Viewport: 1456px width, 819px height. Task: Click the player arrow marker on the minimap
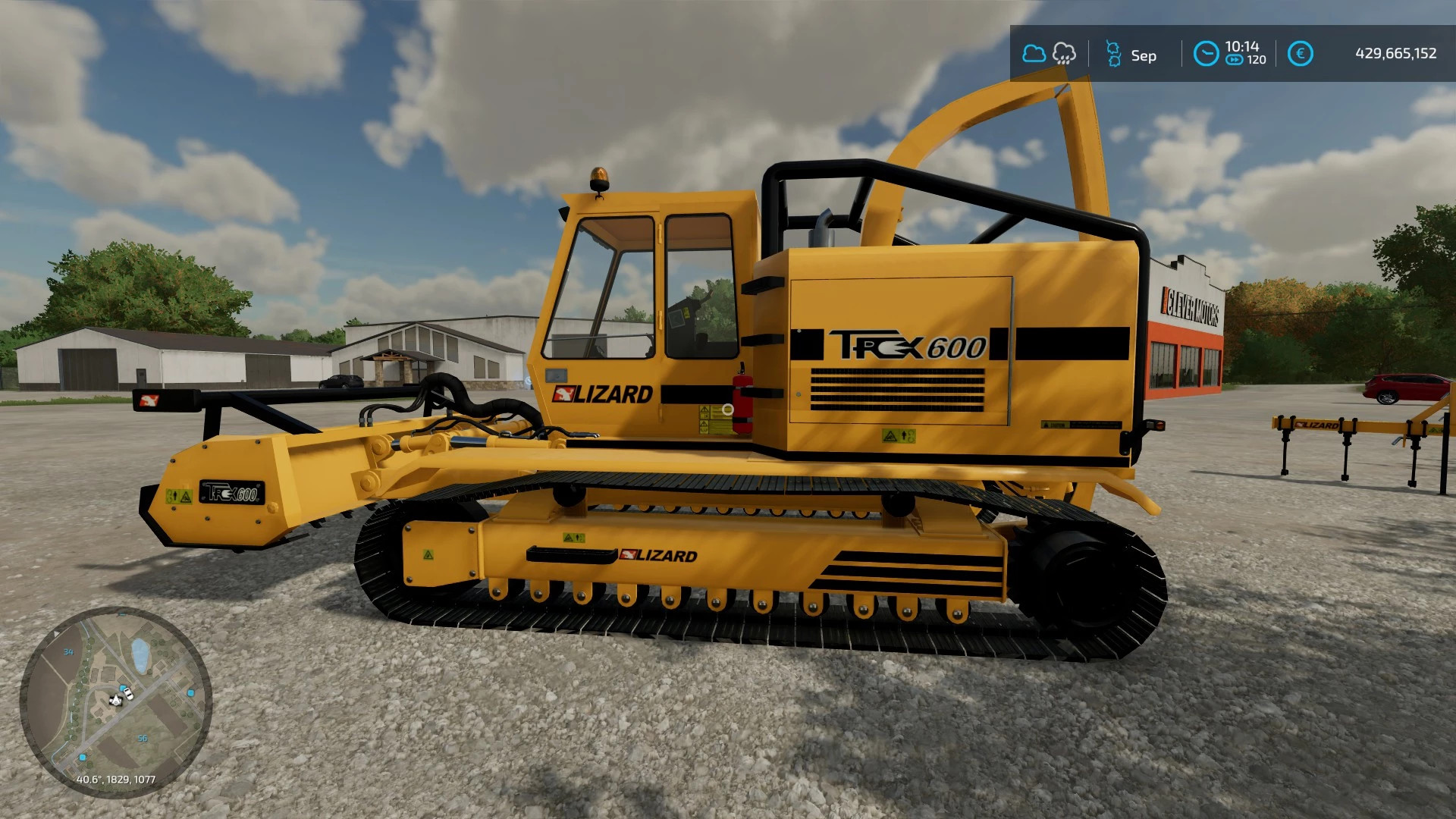(x=116, y=700)
